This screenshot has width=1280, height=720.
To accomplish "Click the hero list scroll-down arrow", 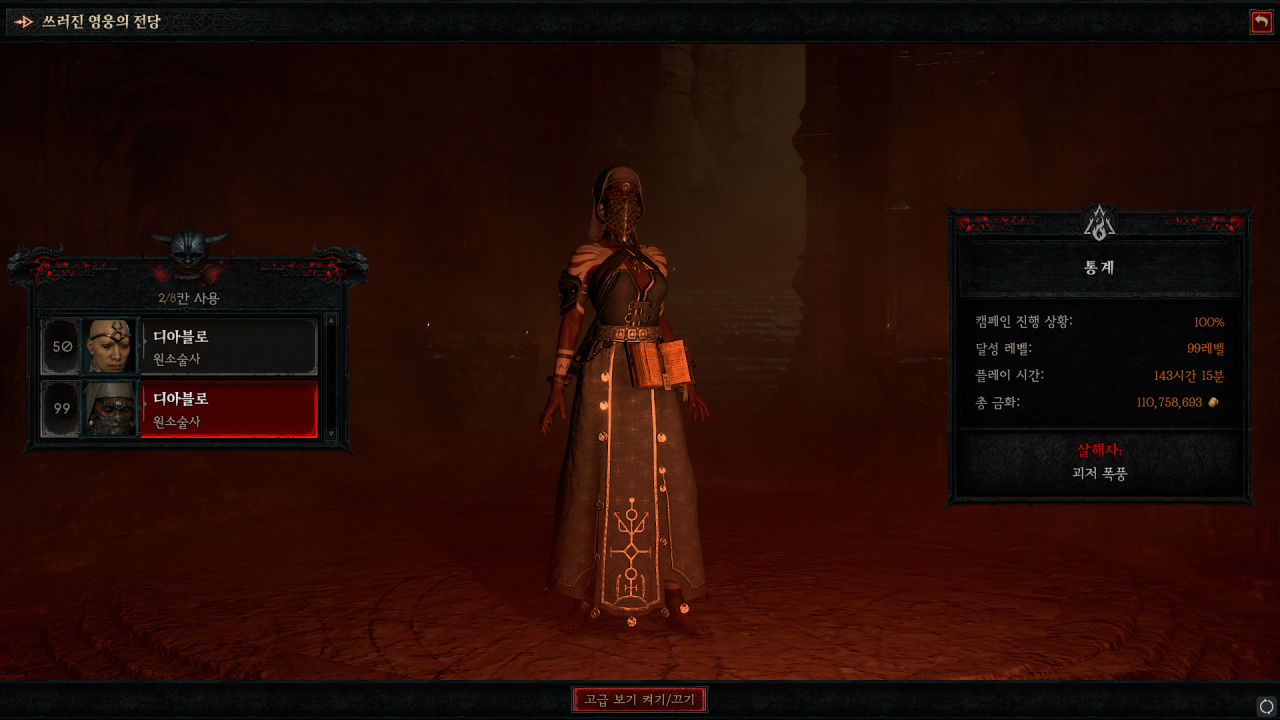I will click(332, 435).
